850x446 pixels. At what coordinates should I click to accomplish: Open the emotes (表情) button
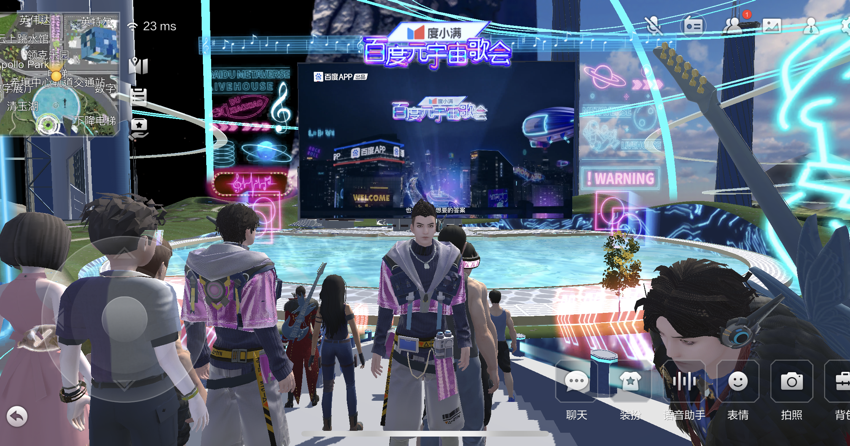[738, 381]
